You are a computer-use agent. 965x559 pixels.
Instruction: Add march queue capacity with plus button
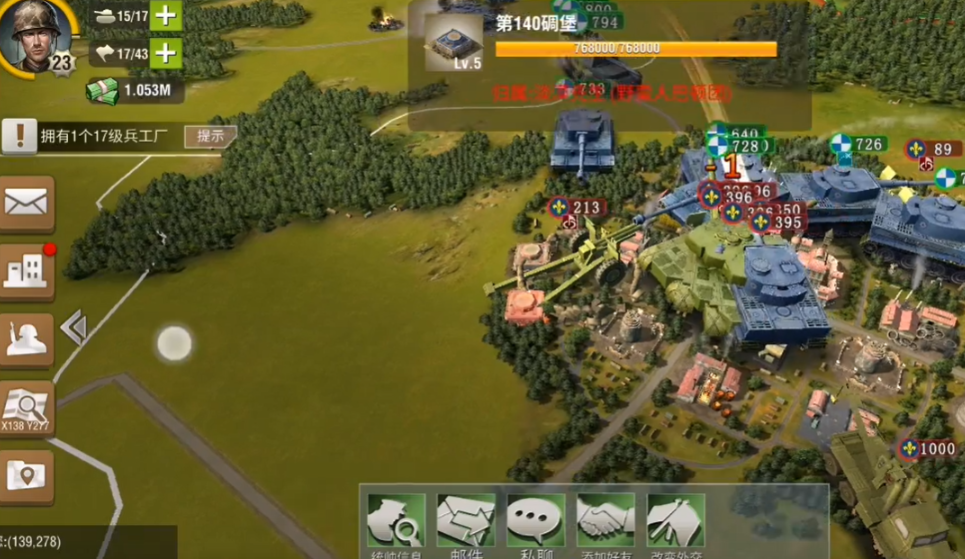pos(166,53)
